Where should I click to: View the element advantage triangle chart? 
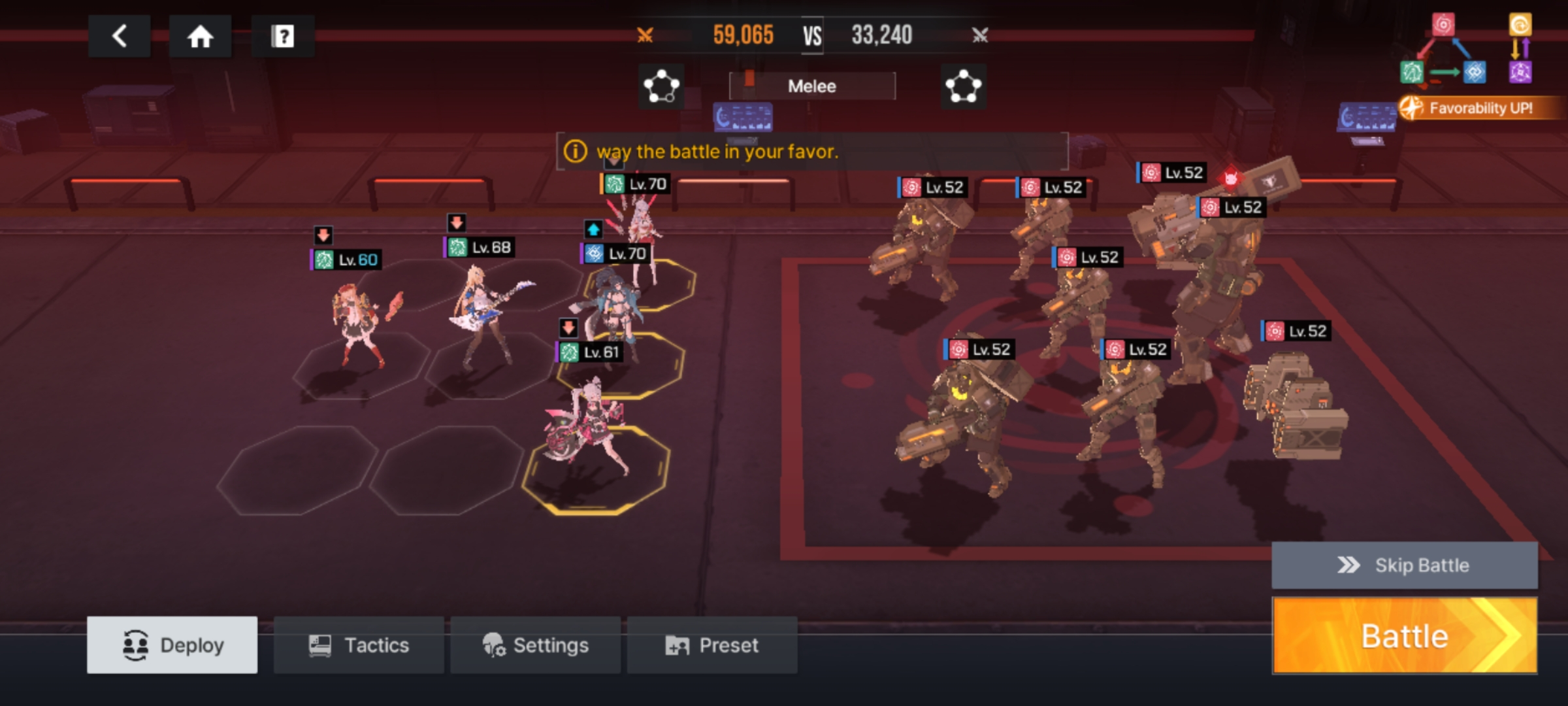[1443, 54]
